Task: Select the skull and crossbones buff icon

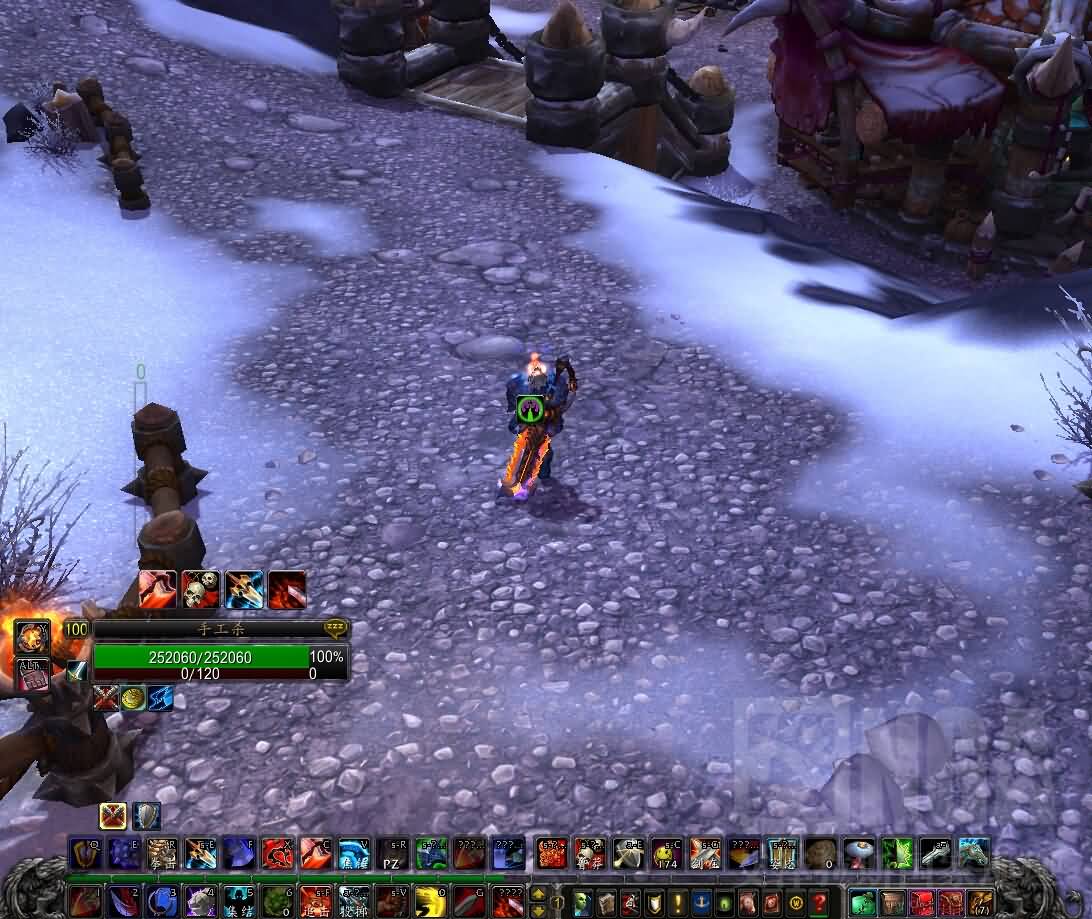Action: pos(201,590)
